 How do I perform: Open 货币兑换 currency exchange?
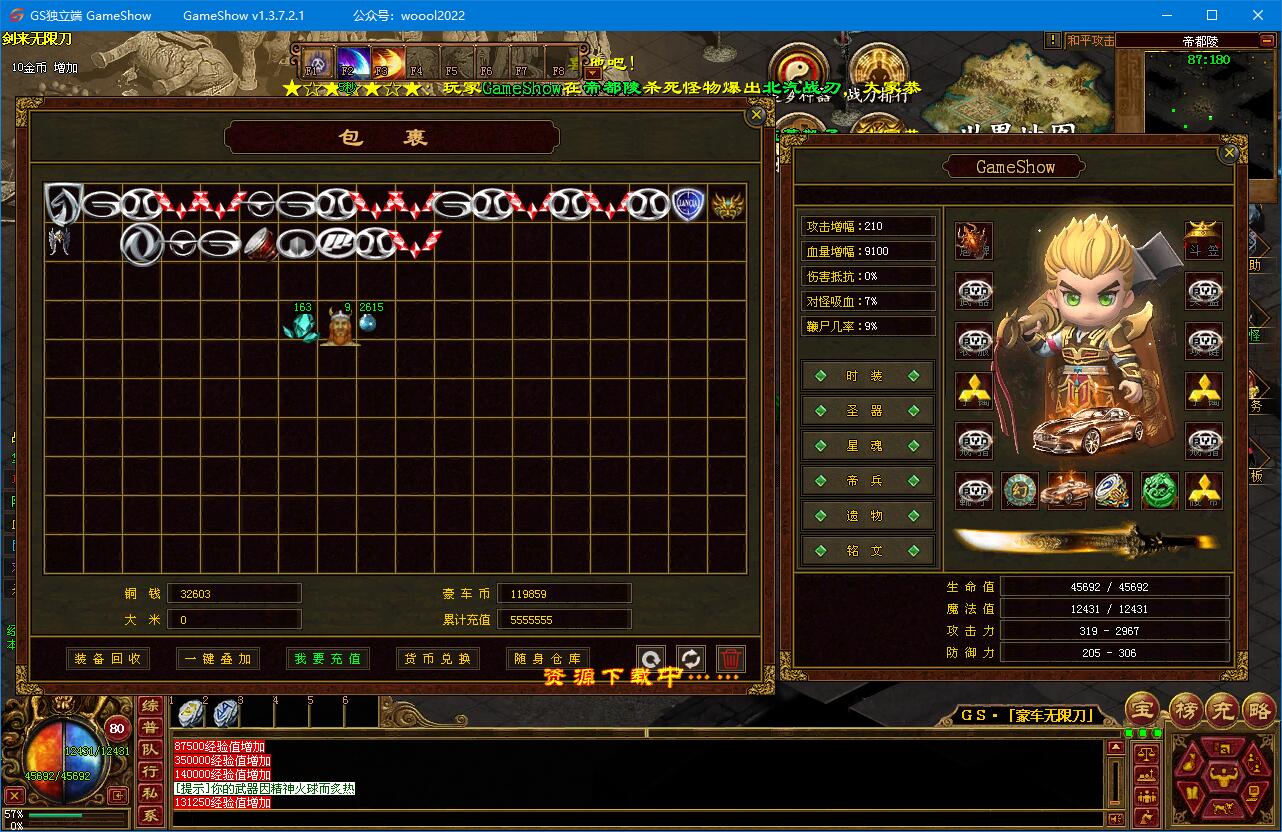(438, 659)
